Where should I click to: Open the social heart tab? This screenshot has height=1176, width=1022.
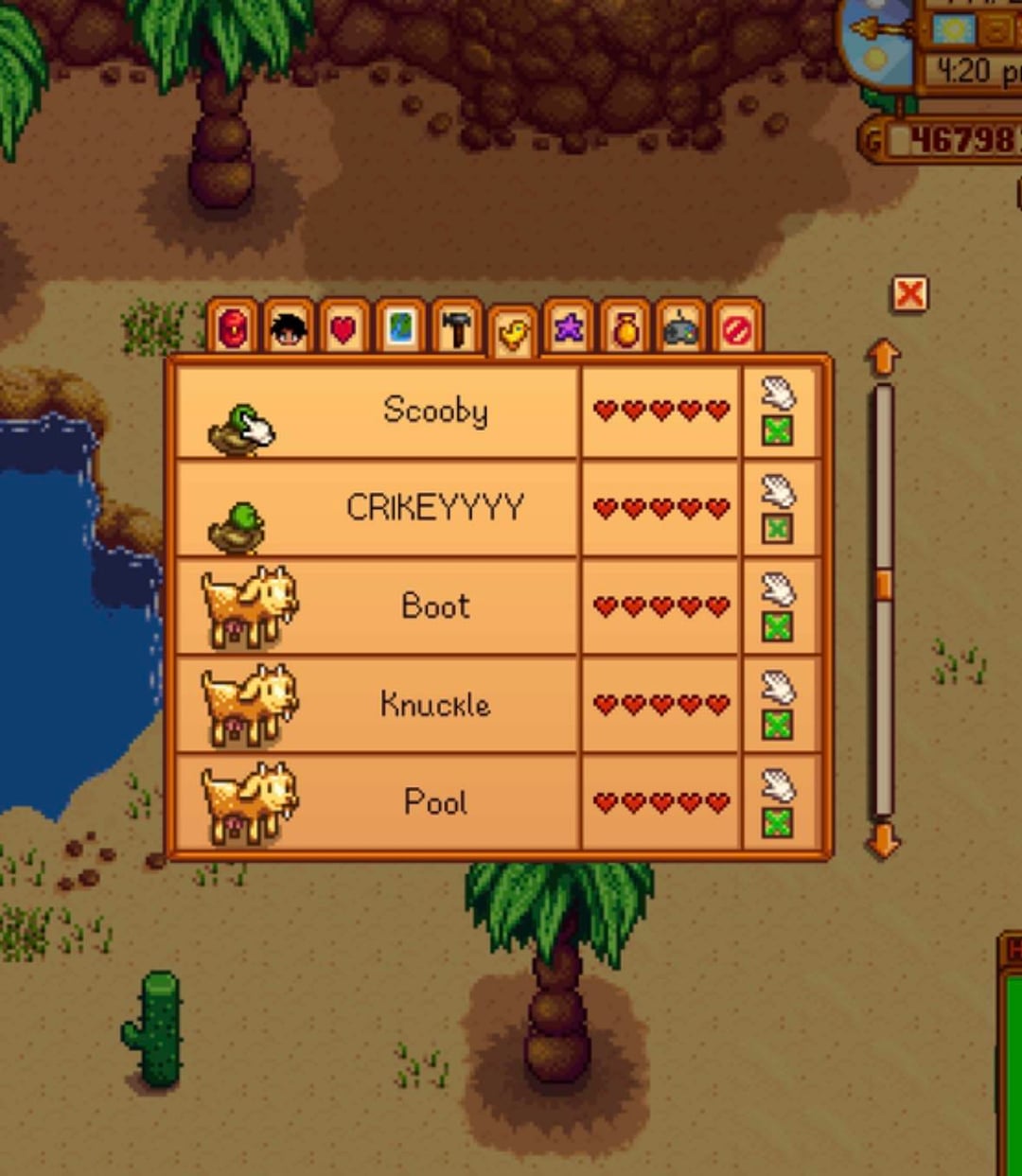(344, 329)
